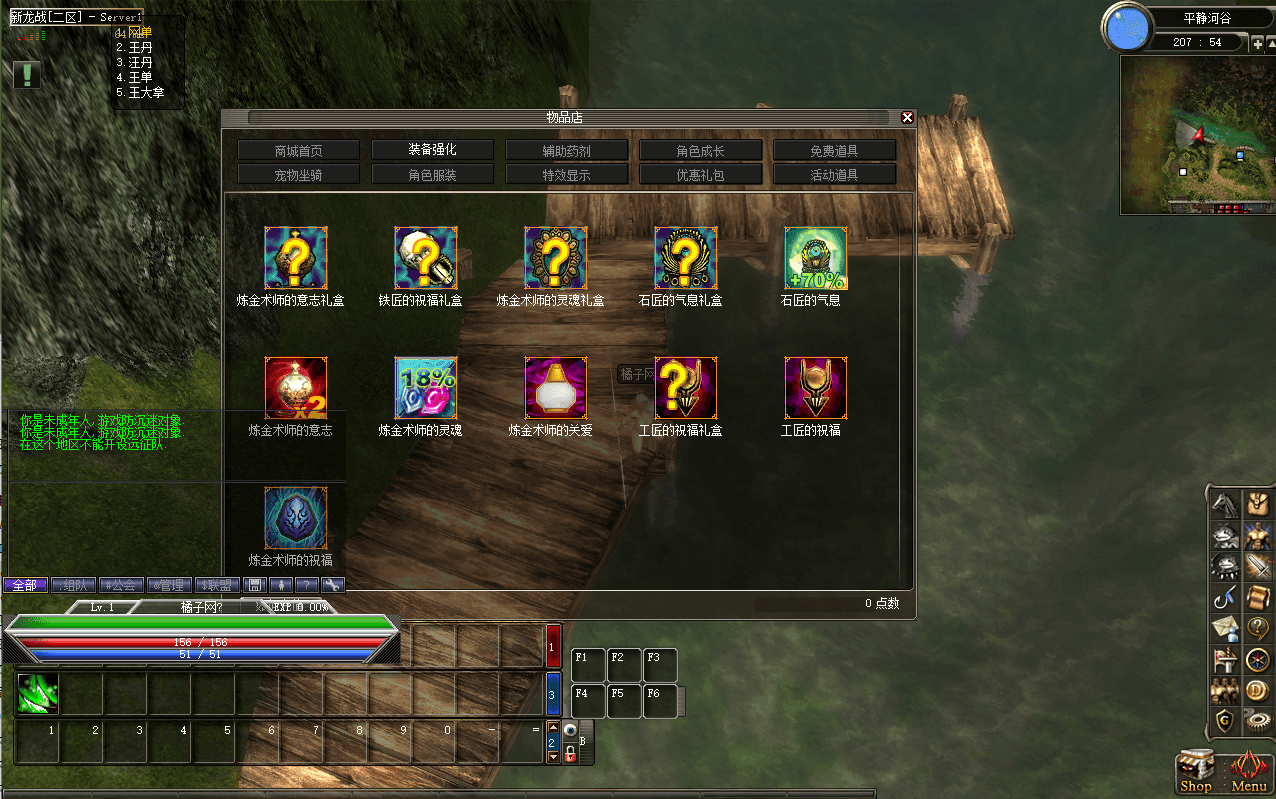
Task: Close the 物品店 shop window
Action: (907, 117)
